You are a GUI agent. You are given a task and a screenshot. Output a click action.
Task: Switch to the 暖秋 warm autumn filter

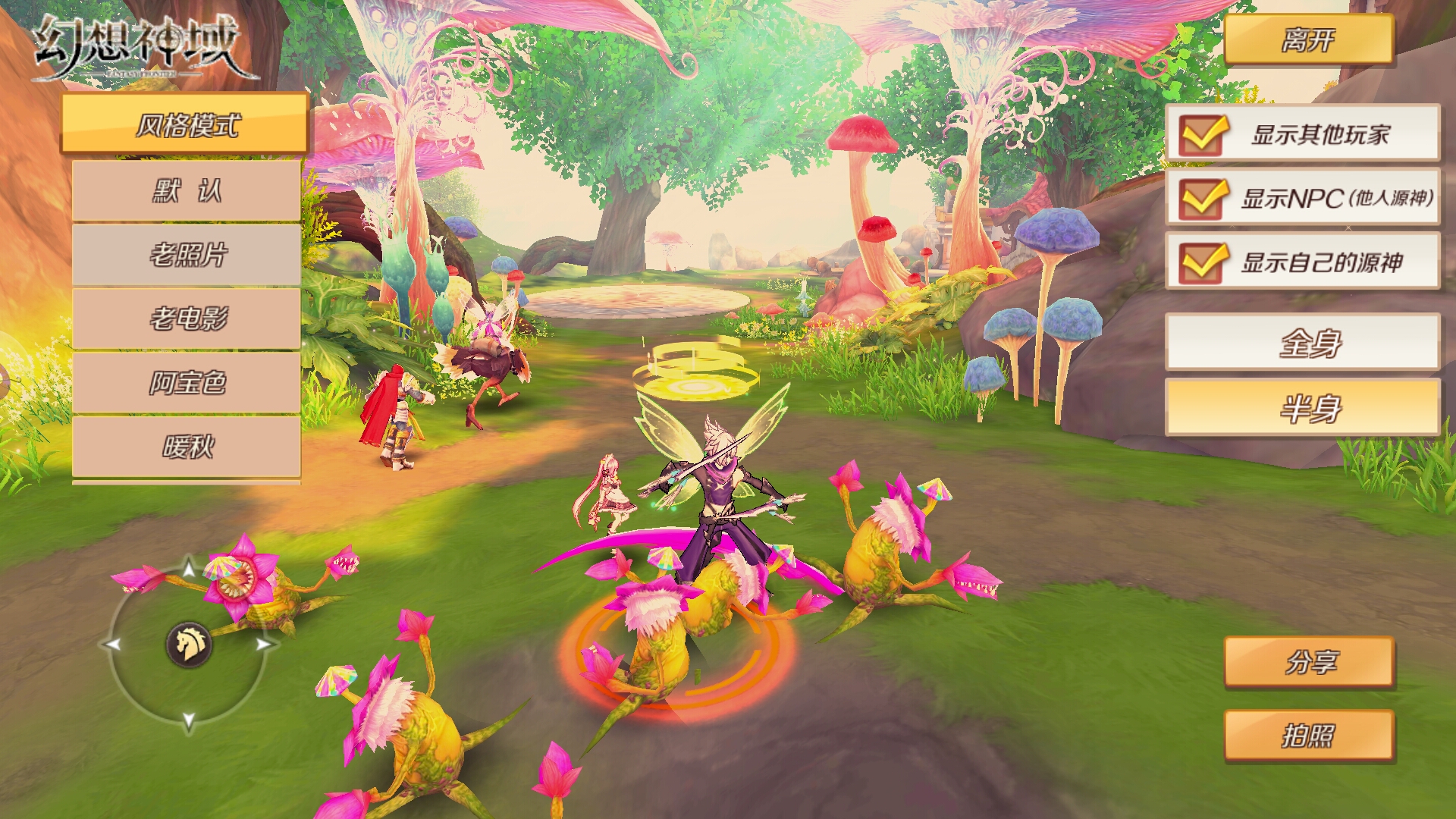click(187, 447)
